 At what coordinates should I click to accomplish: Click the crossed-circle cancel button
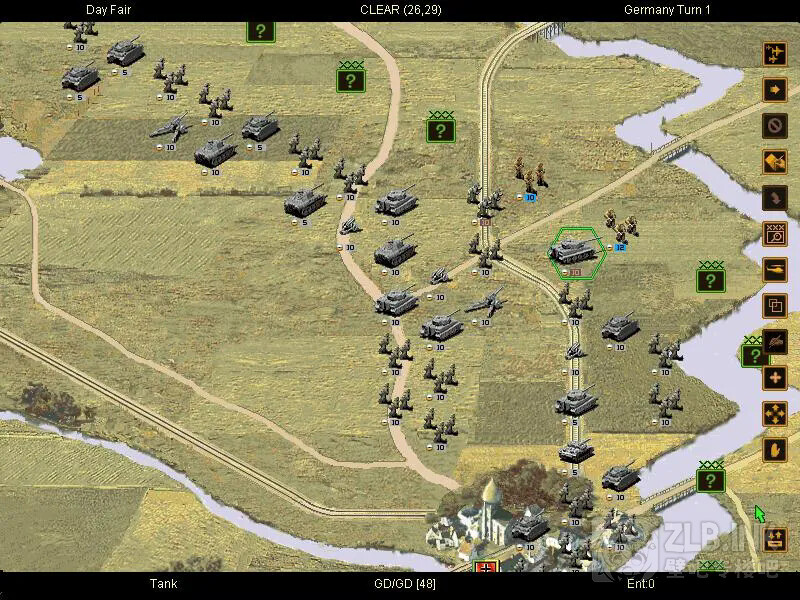pos(775,125)
